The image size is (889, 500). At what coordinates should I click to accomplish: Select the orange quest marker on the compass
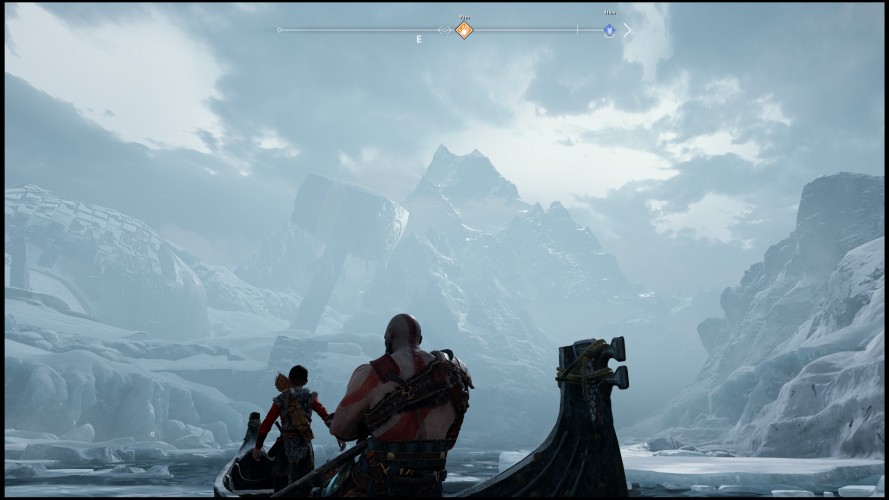pos(464,30)
